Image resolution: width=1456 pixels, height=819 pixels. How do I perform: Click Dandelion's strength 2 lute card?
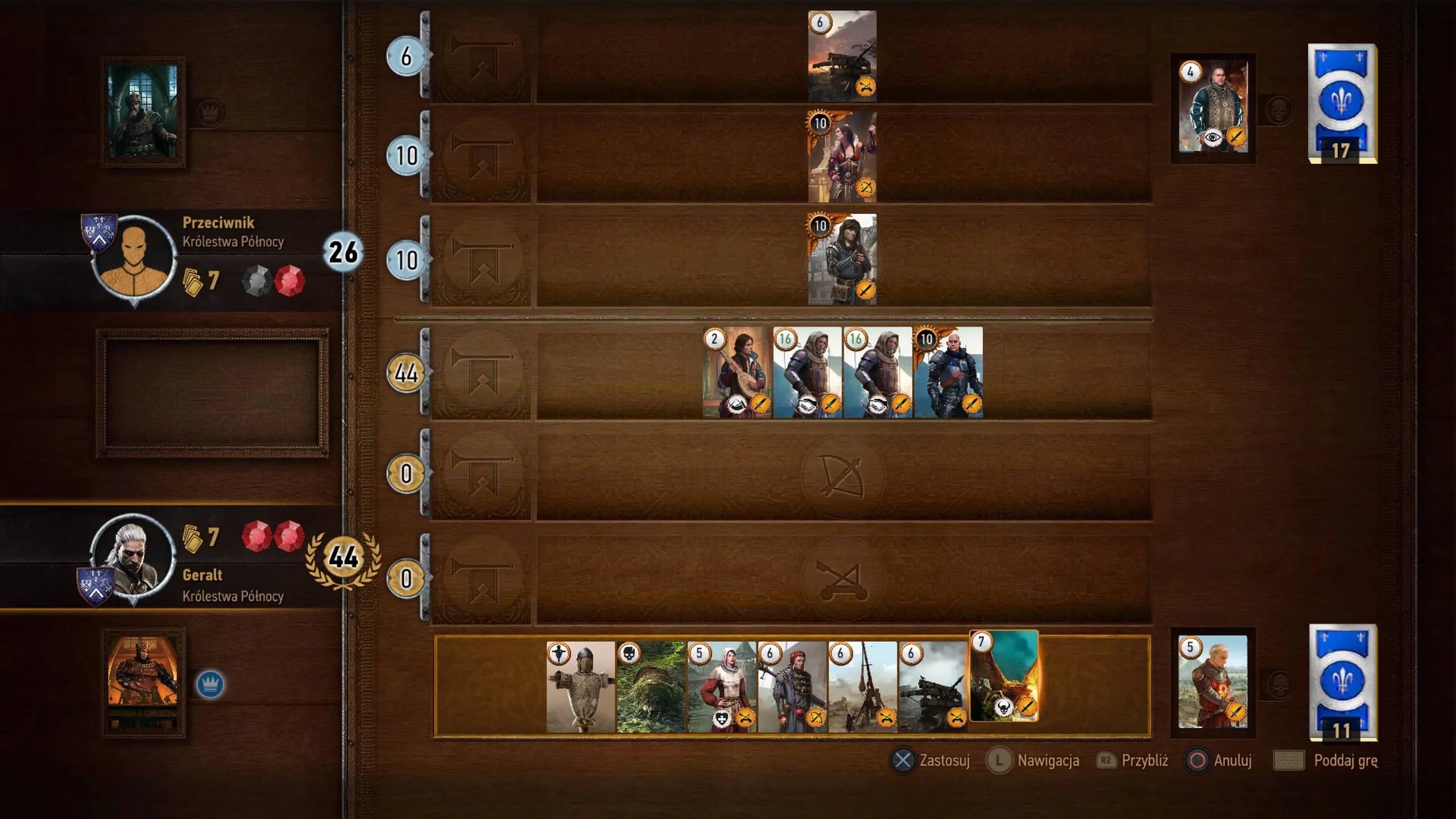click(x=737, y=373)
